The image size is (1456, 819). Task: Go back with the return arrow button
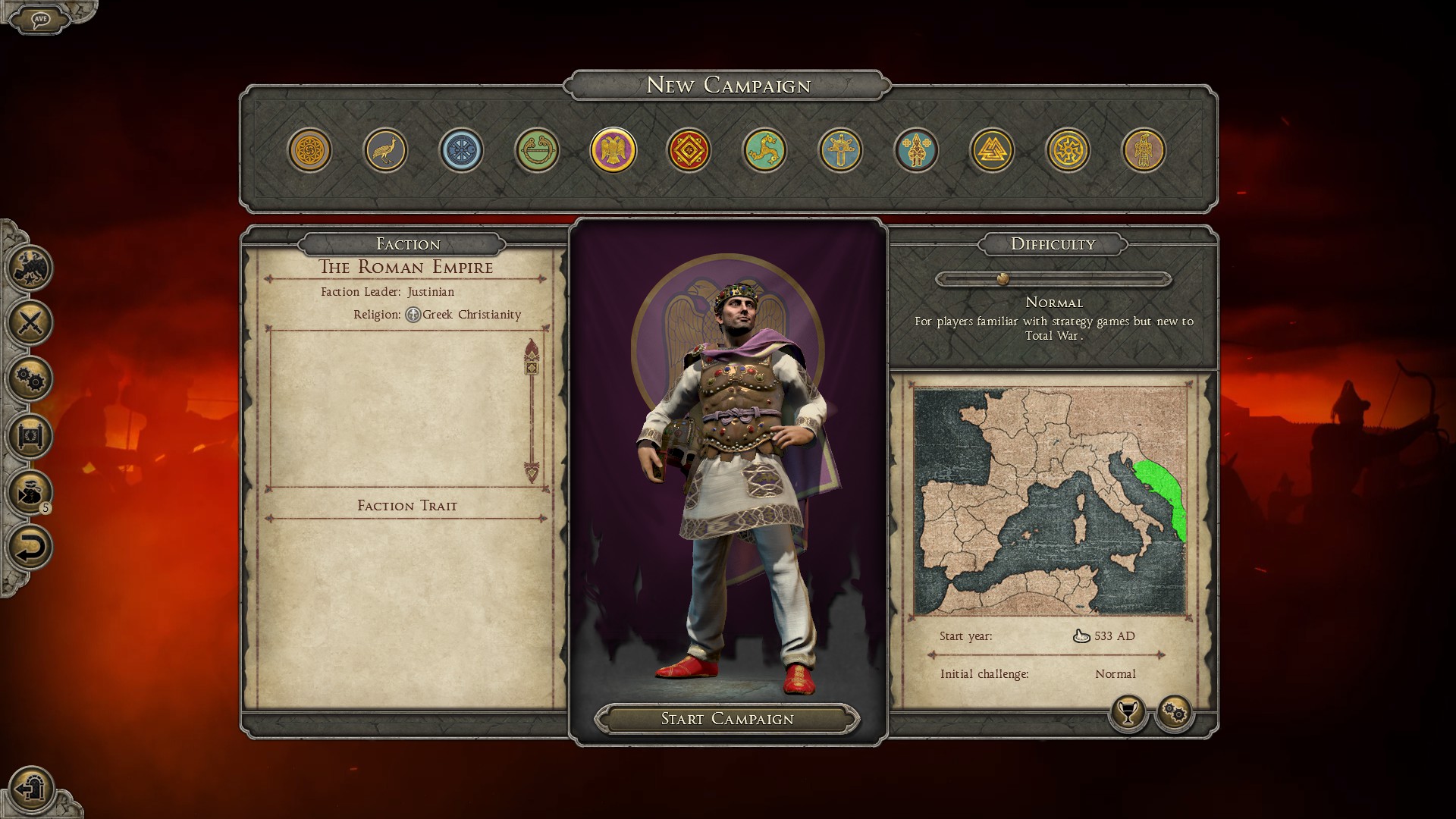point(30,548)
